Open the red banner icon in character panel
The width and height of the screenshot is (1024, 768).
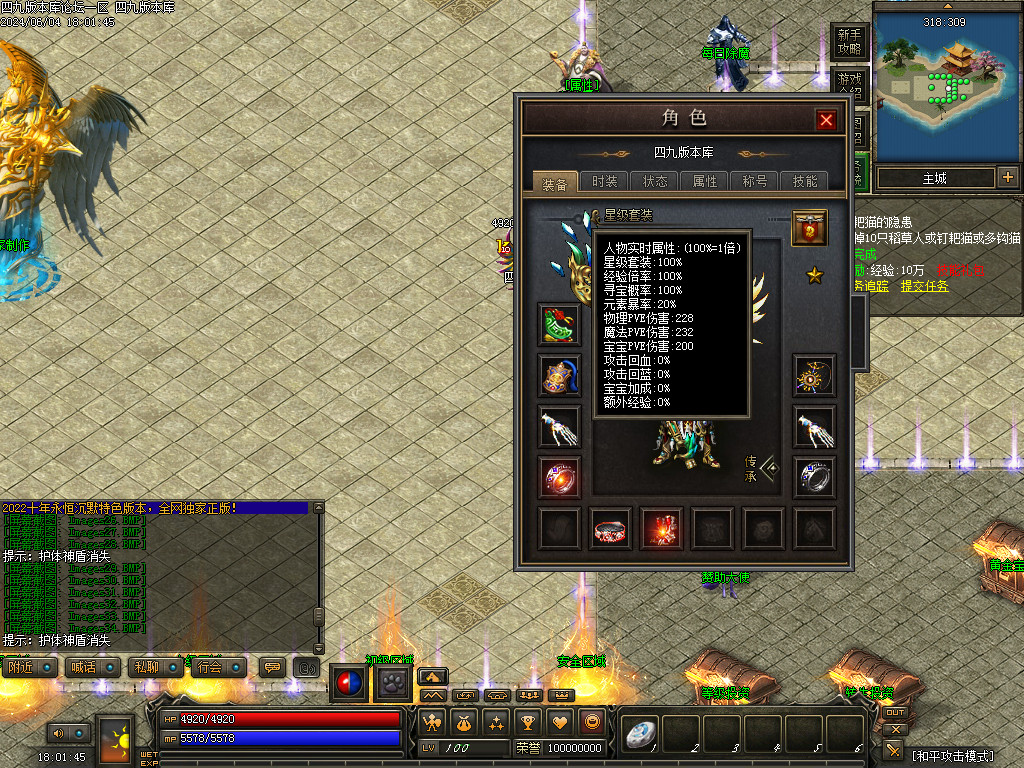click(809, 228)
